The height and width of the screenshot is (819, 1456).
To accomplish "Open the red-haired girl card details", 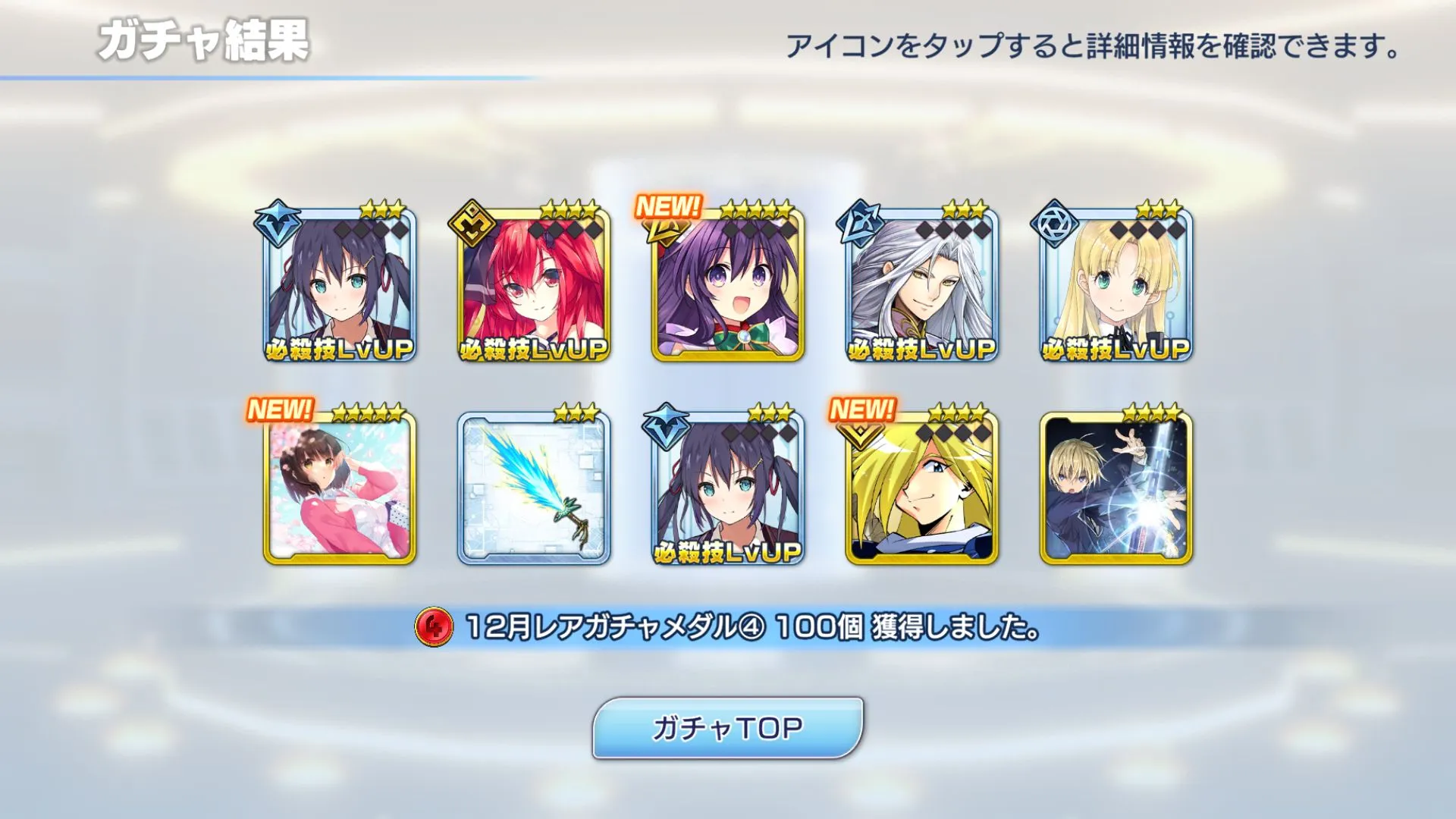I will click(x=534, y=284).
